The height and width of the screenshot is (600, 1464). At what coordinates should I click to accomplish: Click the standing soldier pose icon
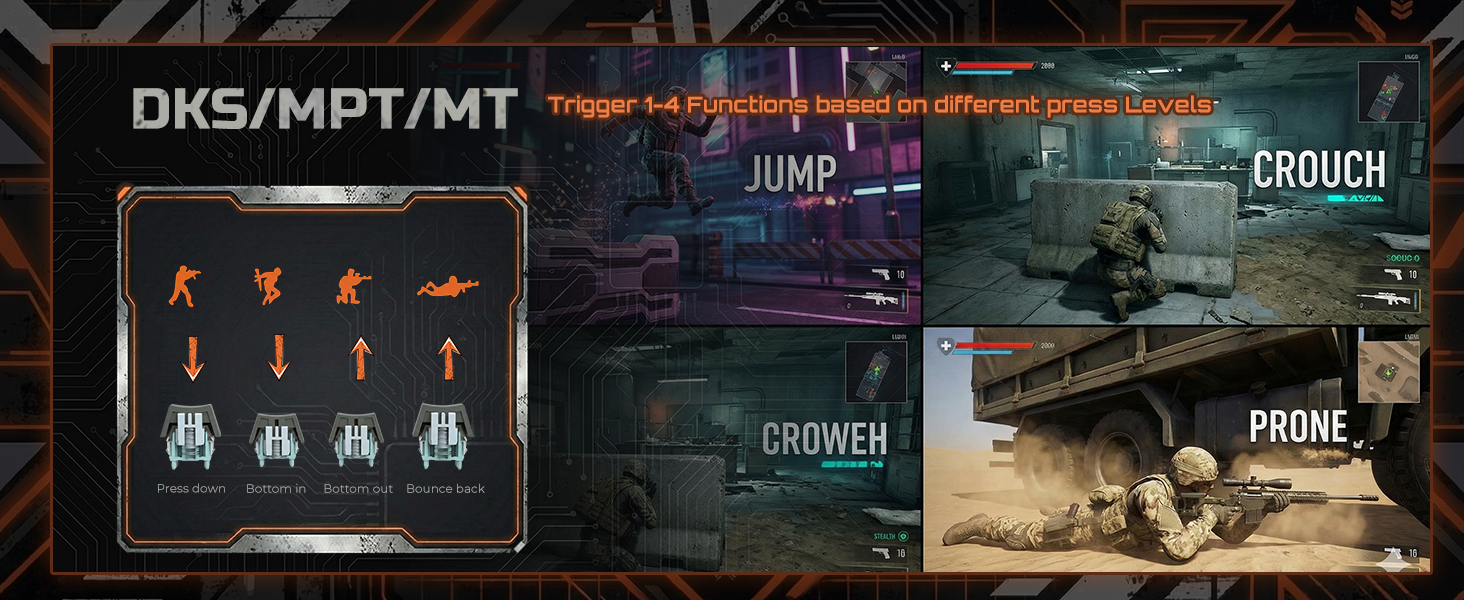pyautogui.click(x=183, y=286)
